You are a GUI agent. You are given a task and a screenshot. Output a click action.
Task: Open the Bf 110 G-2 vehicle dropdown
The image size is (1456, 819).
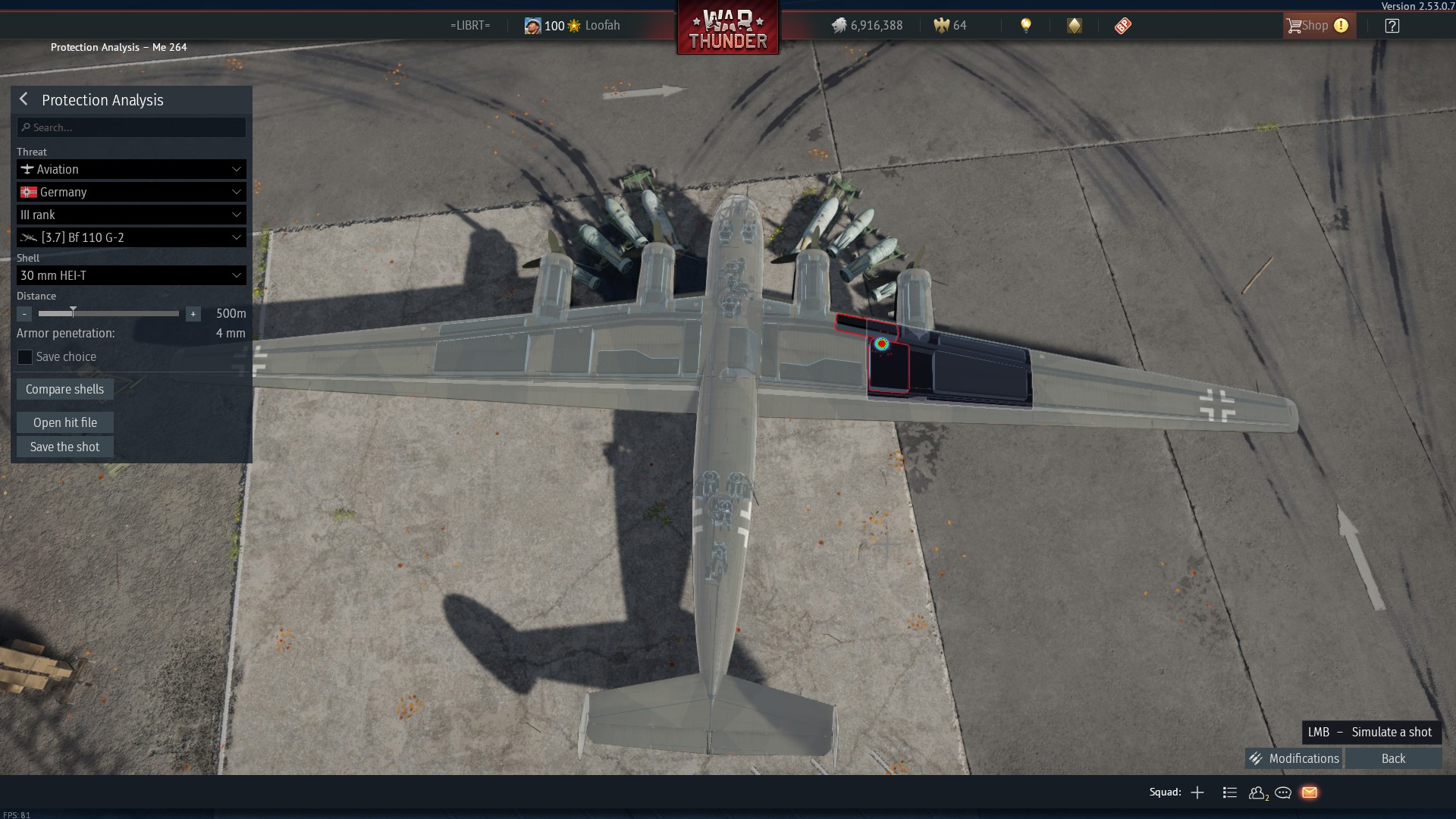(131, 237)
